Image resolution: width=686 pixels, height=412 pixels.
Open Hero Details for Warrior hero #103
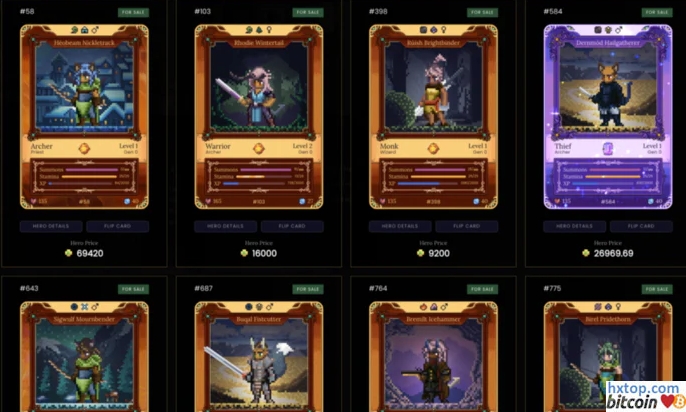pos(226,227)
